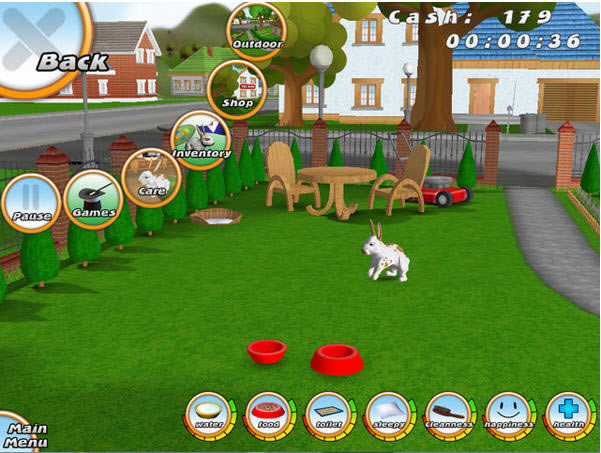Open the Games bubble

(x=93, y=198)
